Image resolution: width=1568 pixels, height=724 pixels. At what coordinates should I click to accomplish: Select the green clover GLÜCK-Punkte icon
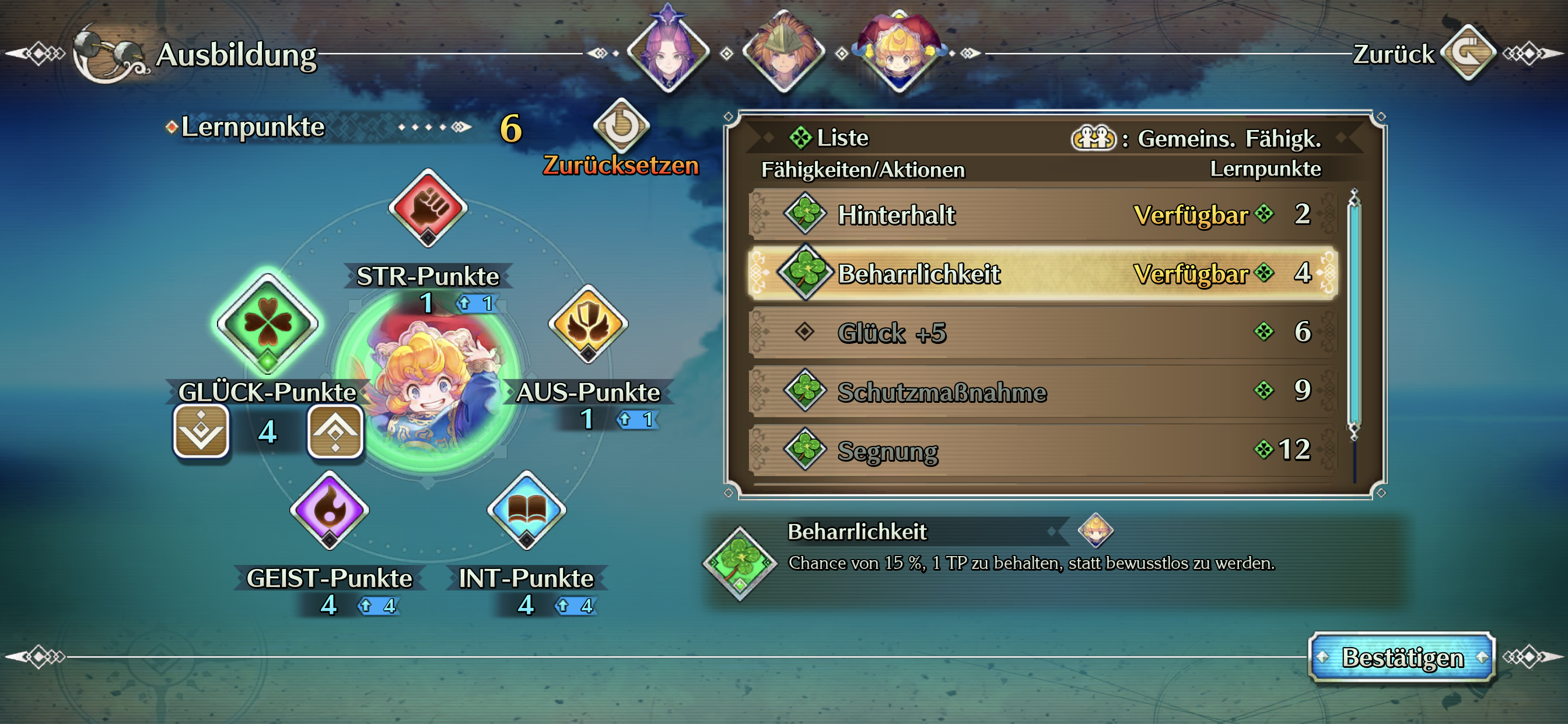point(268,323)
